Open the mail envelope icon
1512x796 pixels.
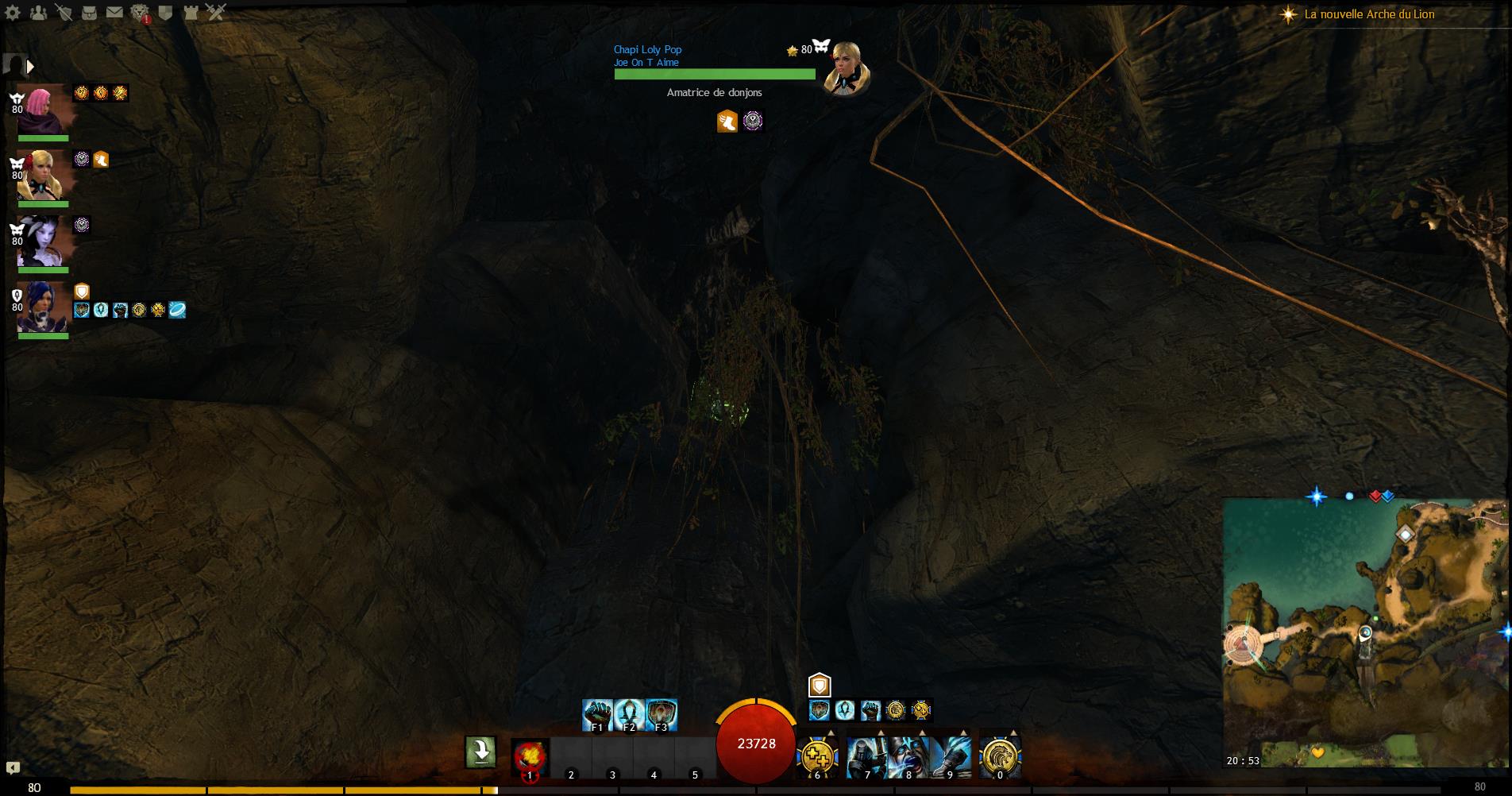point(114,12)
